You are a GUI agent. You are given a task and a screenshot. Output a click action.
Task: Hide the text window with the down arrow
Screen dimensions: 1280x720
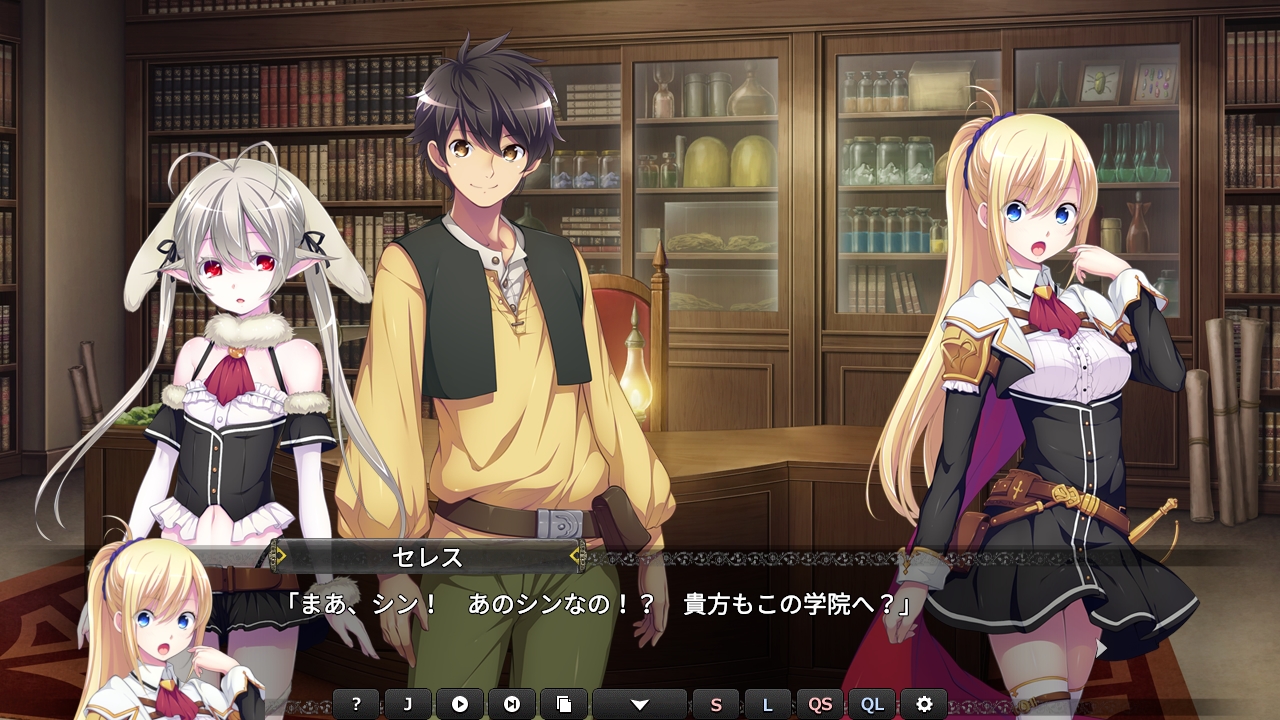[640, 704]
